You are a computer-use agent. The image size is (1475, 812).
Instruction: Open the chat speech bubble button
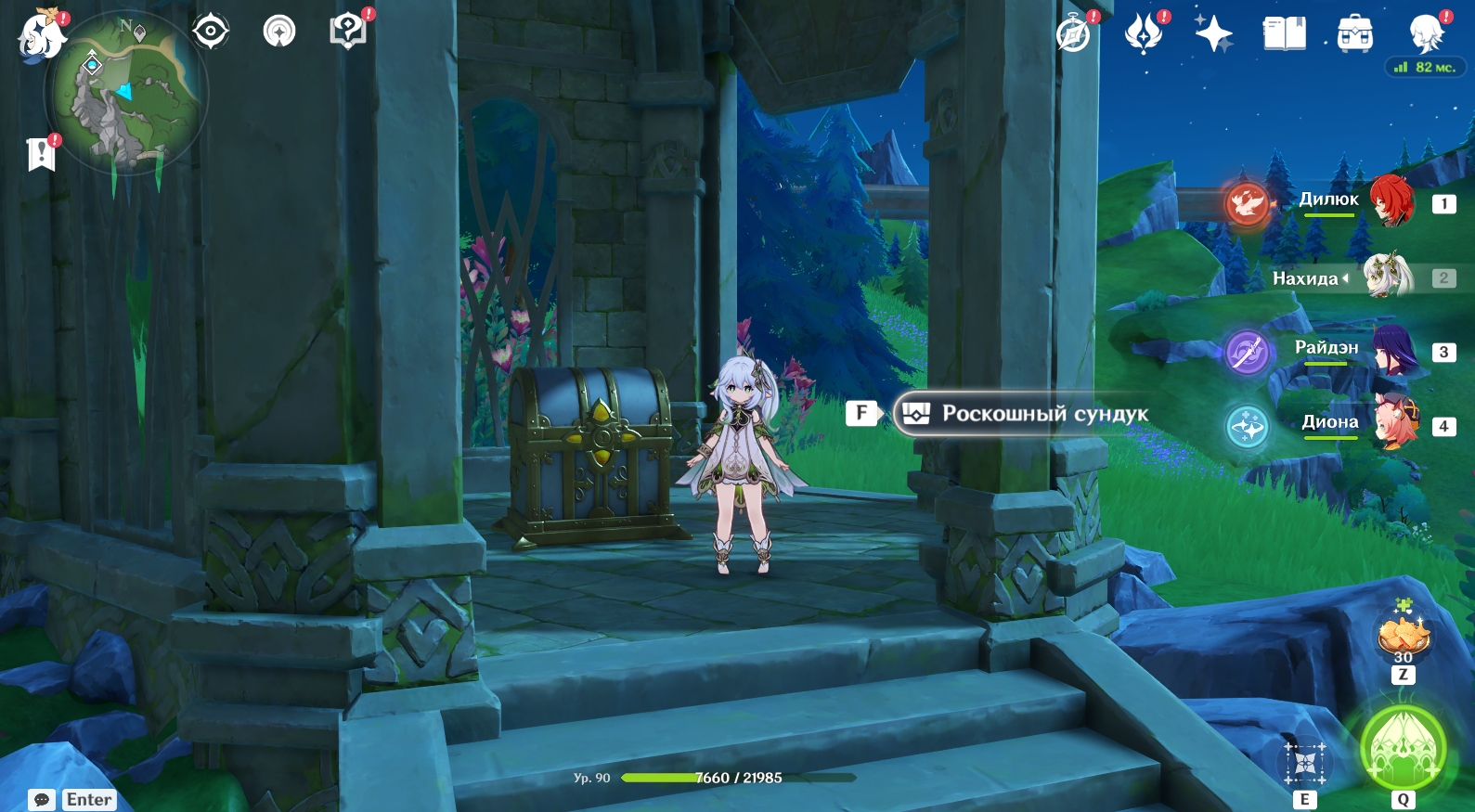(x=42, y=800)
